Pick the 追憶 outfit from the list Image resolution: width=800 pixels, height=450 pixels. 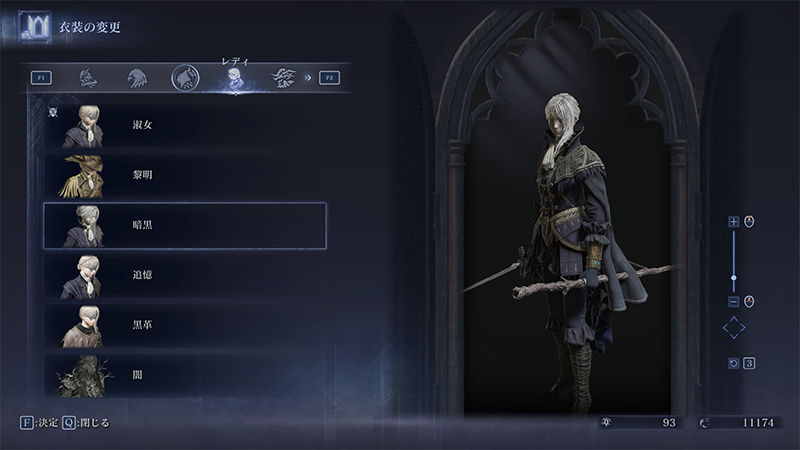tap(185, 274)
